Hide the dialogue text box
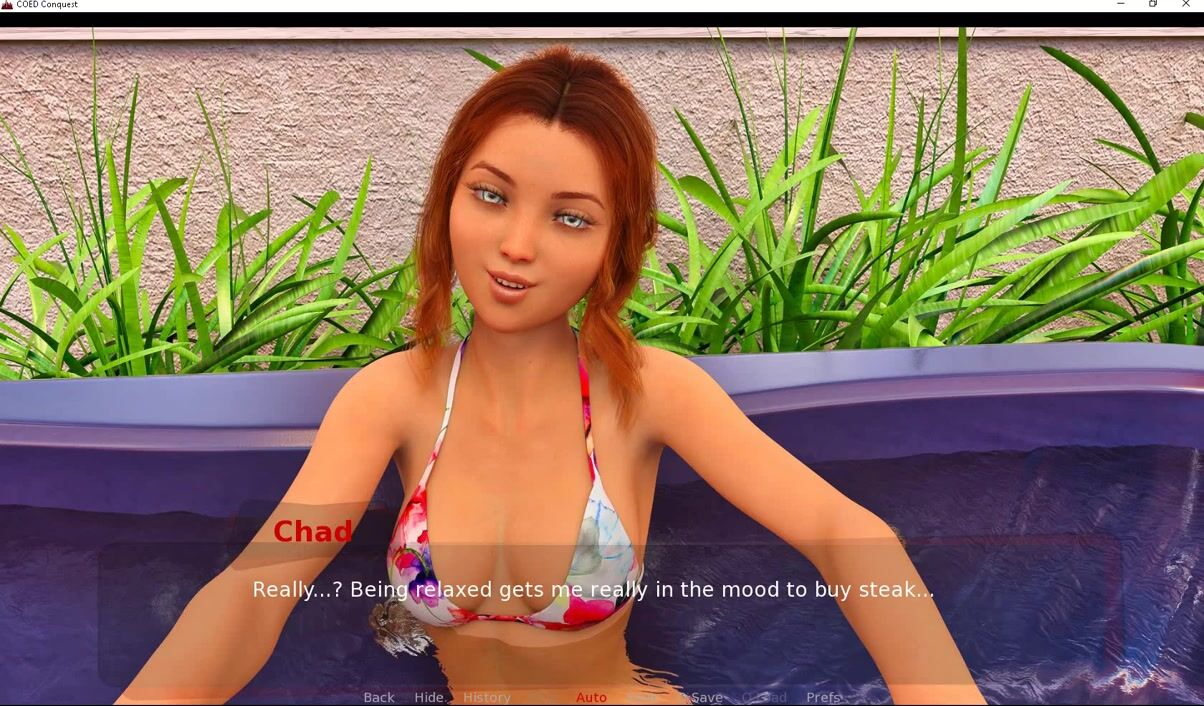This screenshot has width=1204, height=706. [x=428, y=697]
